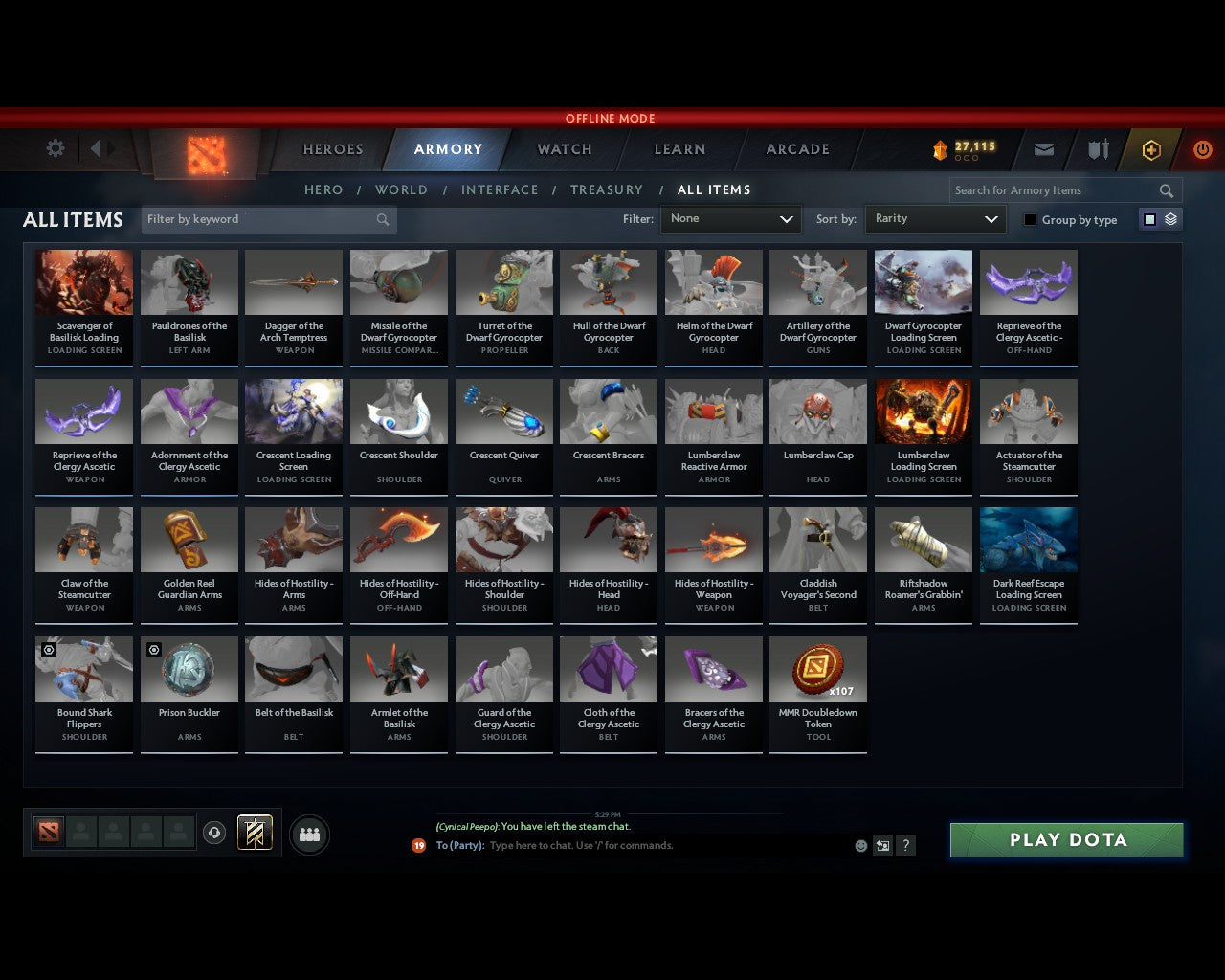Viewport: 1225px width, 980px height.
Task: Open Dota Plus via gold hexagon icon
Action: pyautogui.click(x=1151, y=150)
